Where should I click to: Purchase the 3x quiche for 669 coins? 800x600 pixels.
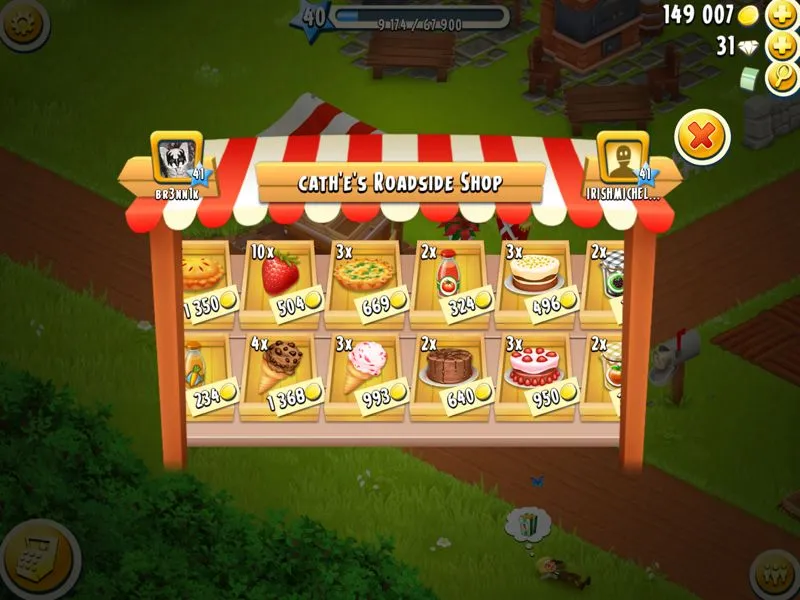coord(364,279)
